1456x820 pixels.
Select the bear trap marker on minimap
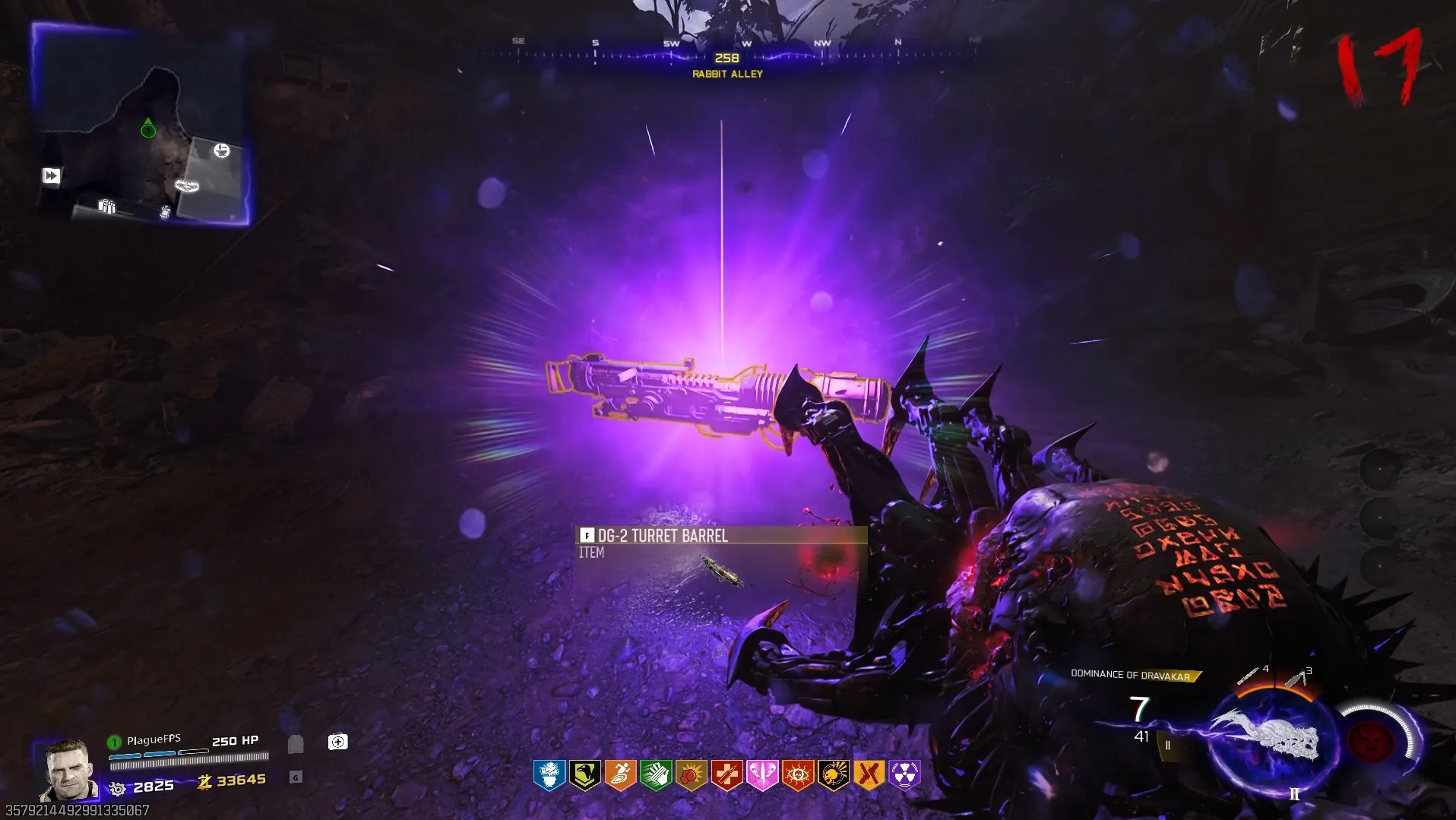click(x=187, y=185)
